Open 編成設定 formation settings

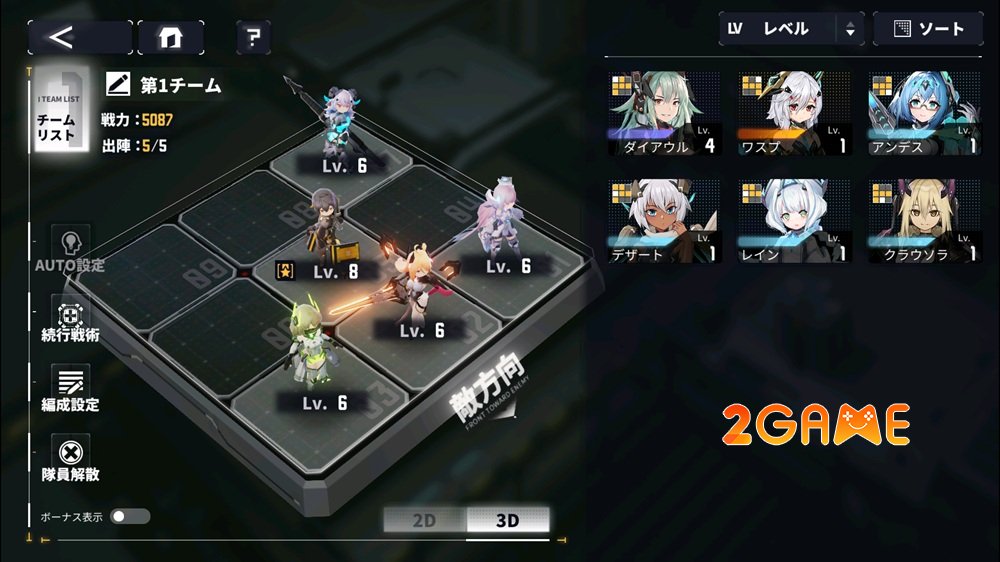point(70,388)
